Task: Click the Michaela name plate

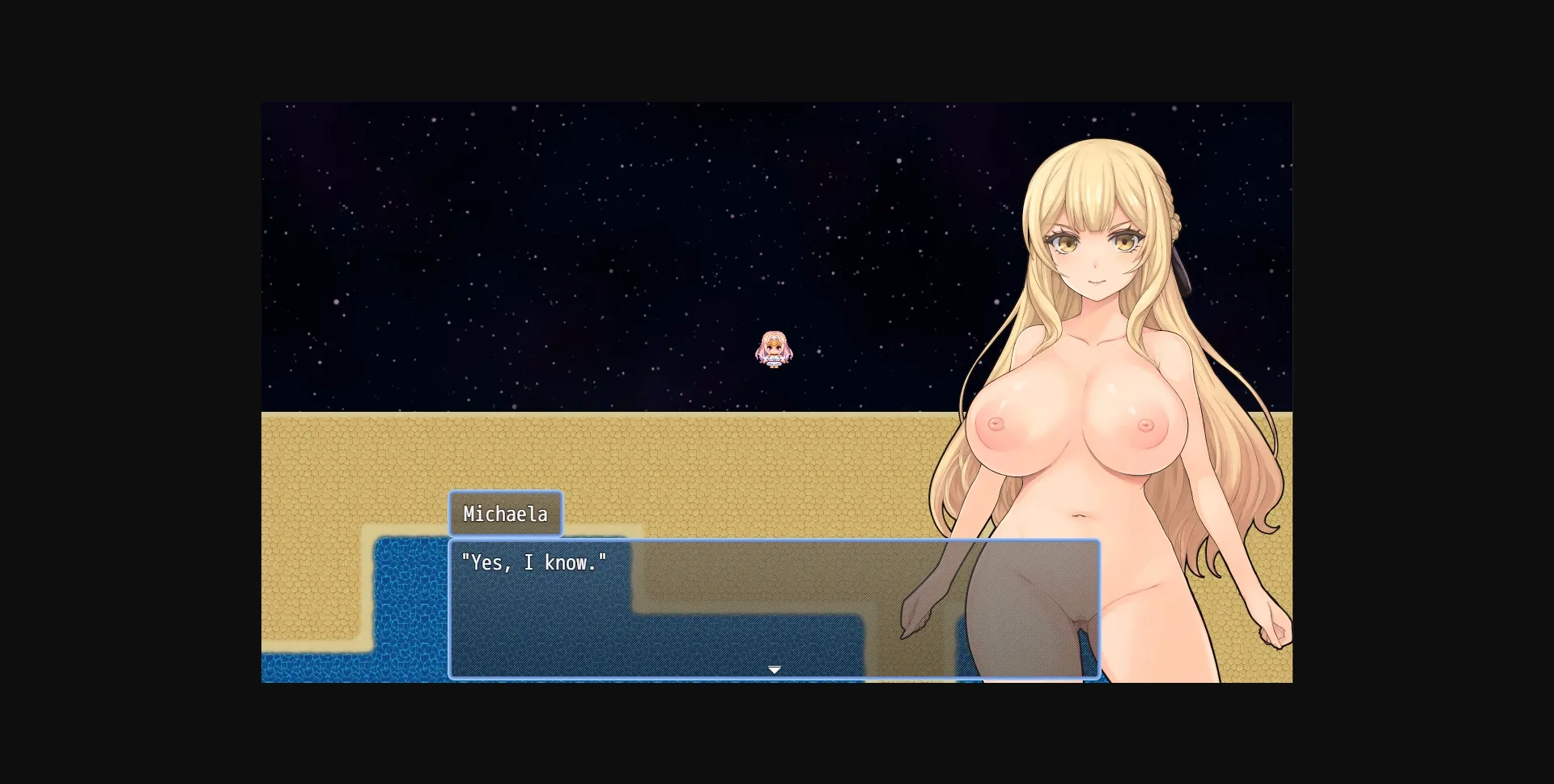Action: 506,513
